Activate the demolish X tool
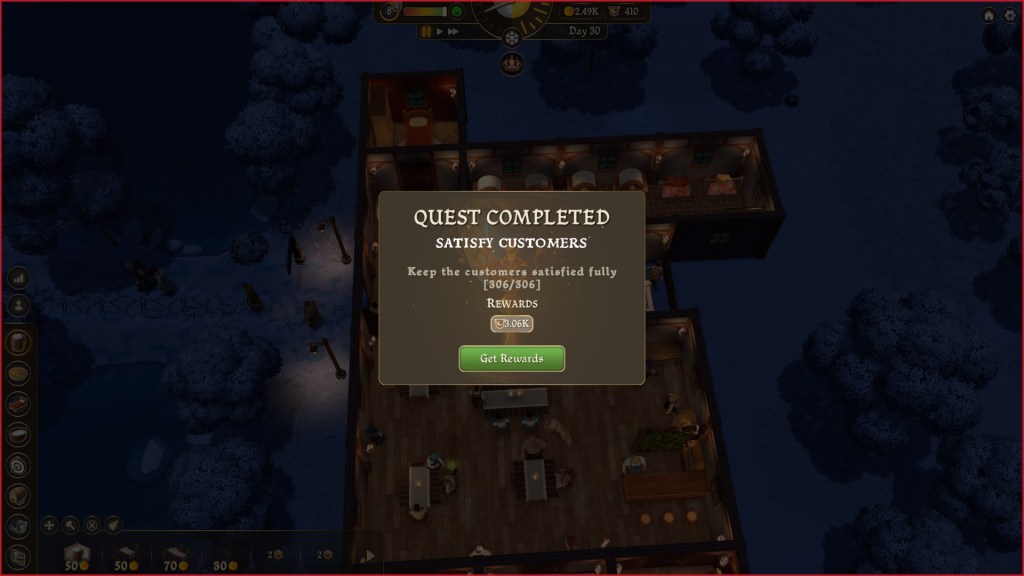 tap(92, 524)
